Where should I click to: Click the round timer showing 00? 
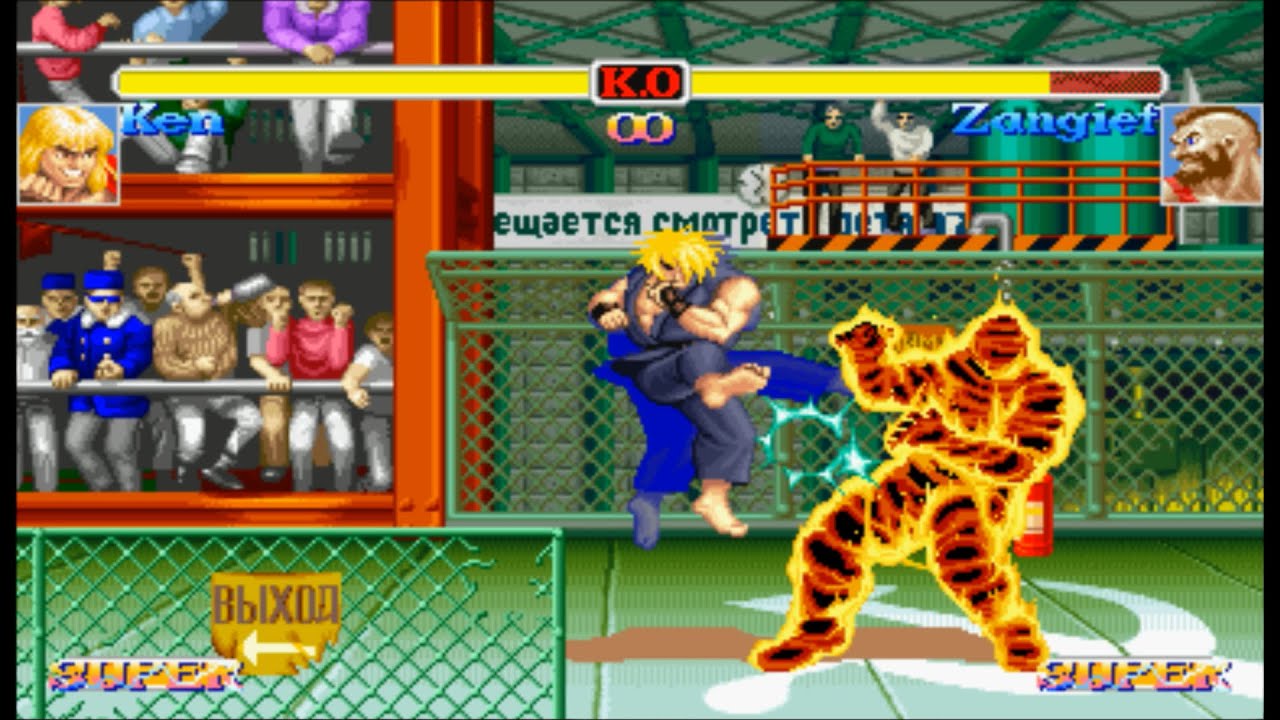(640, 128)
